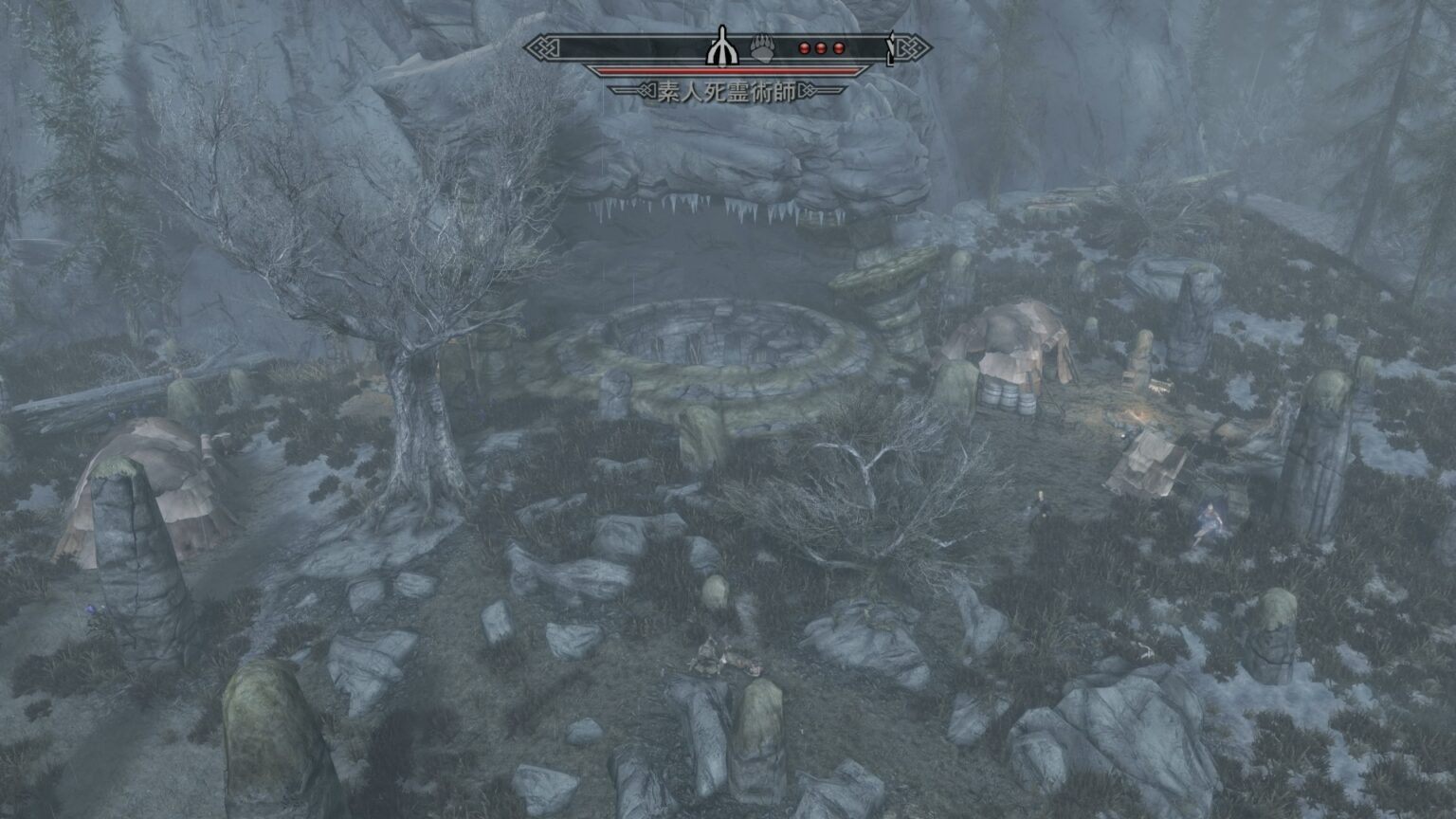Click the first red gem indicator
The image size is (1456, 819).
click(x=805, y=47)
